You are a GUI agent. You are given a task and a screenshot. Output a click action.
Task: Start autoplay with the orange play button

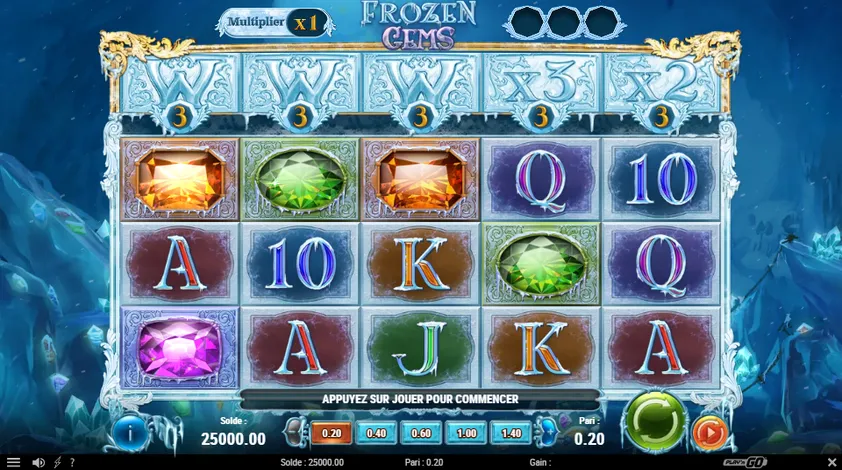tap(709, 433)
